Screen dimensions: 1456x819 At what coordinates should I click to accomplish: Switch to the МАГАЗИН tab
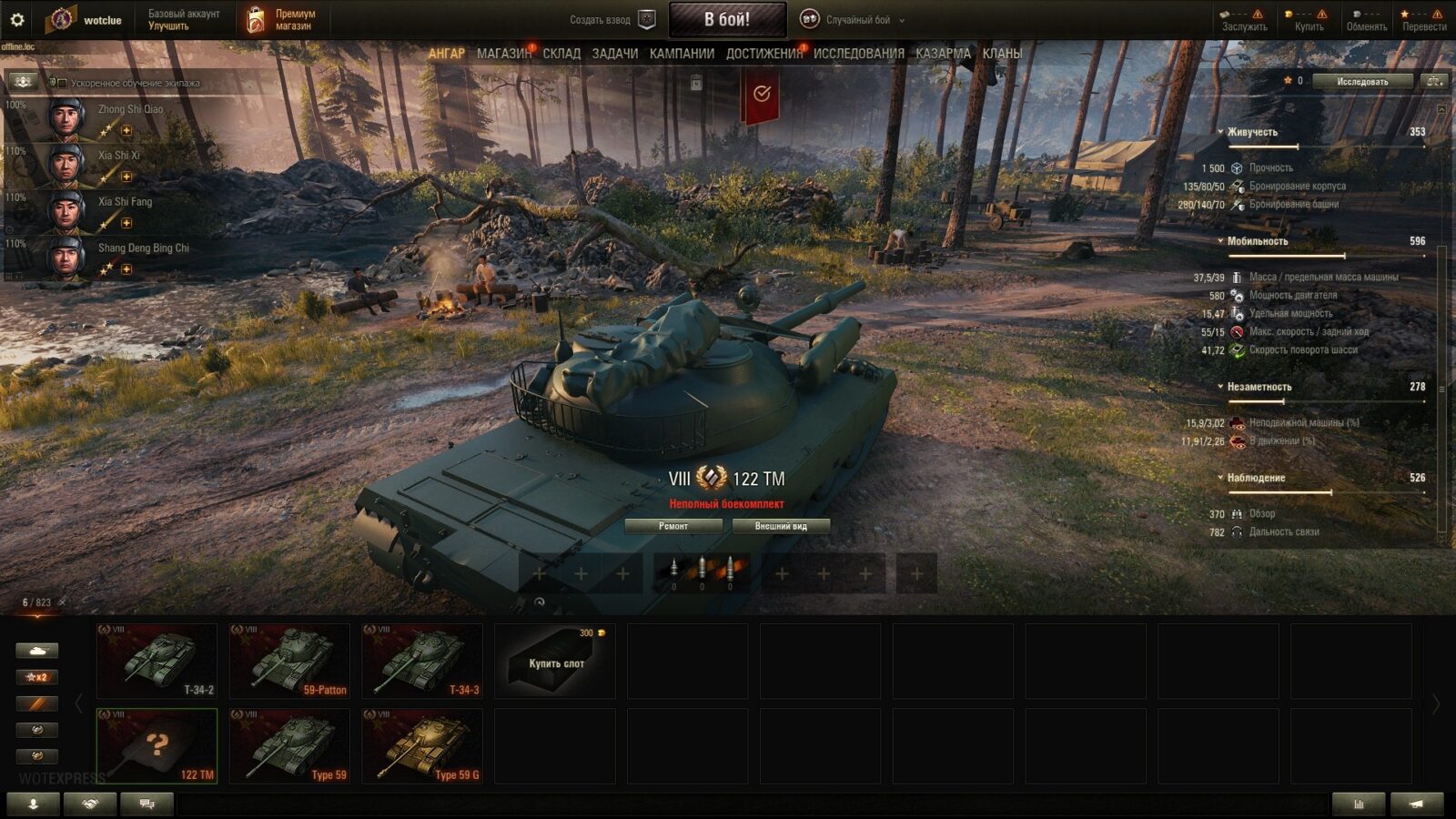(x=503, y=54)
